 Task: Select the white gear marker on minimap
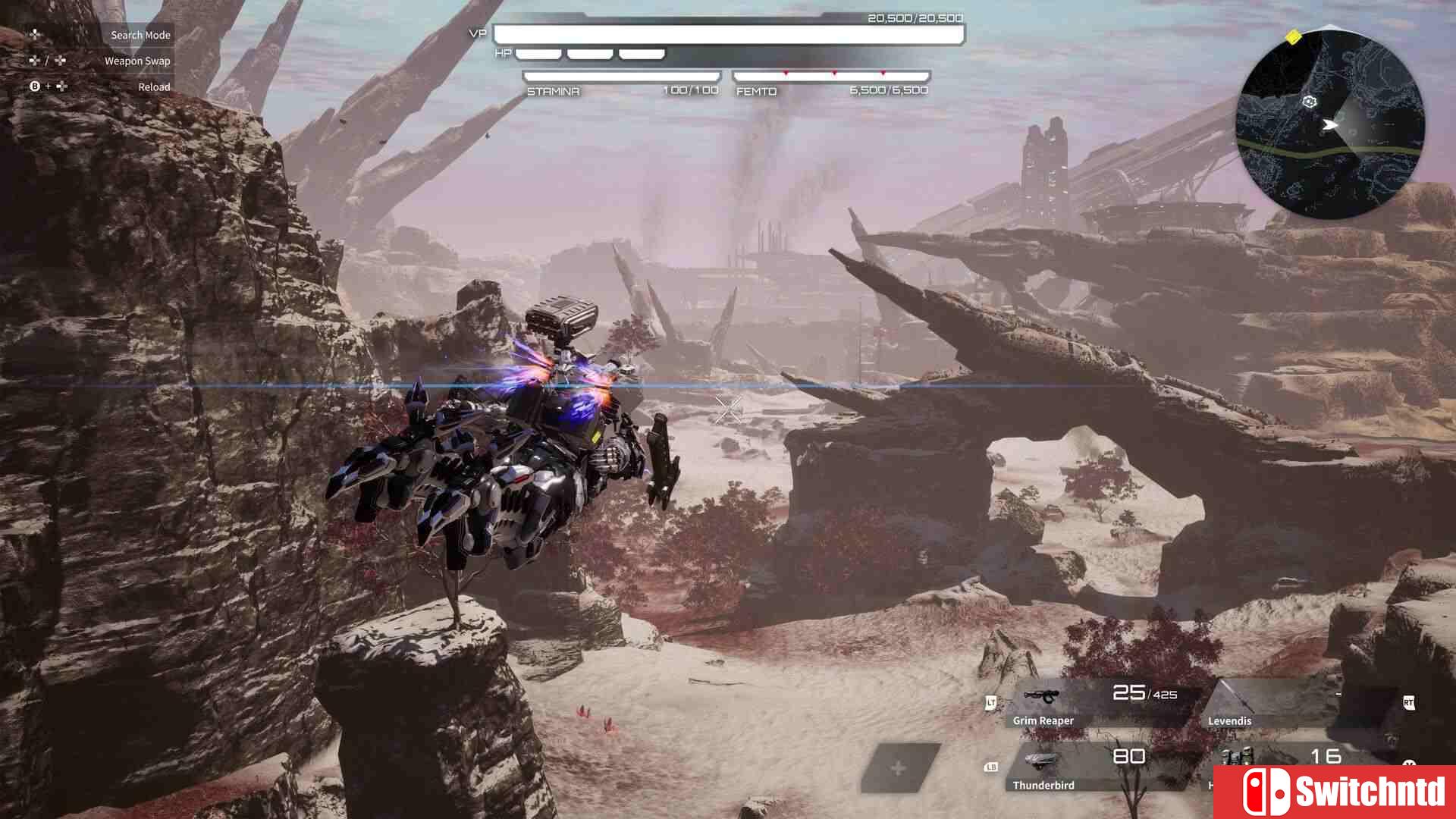coord(1310,102)
